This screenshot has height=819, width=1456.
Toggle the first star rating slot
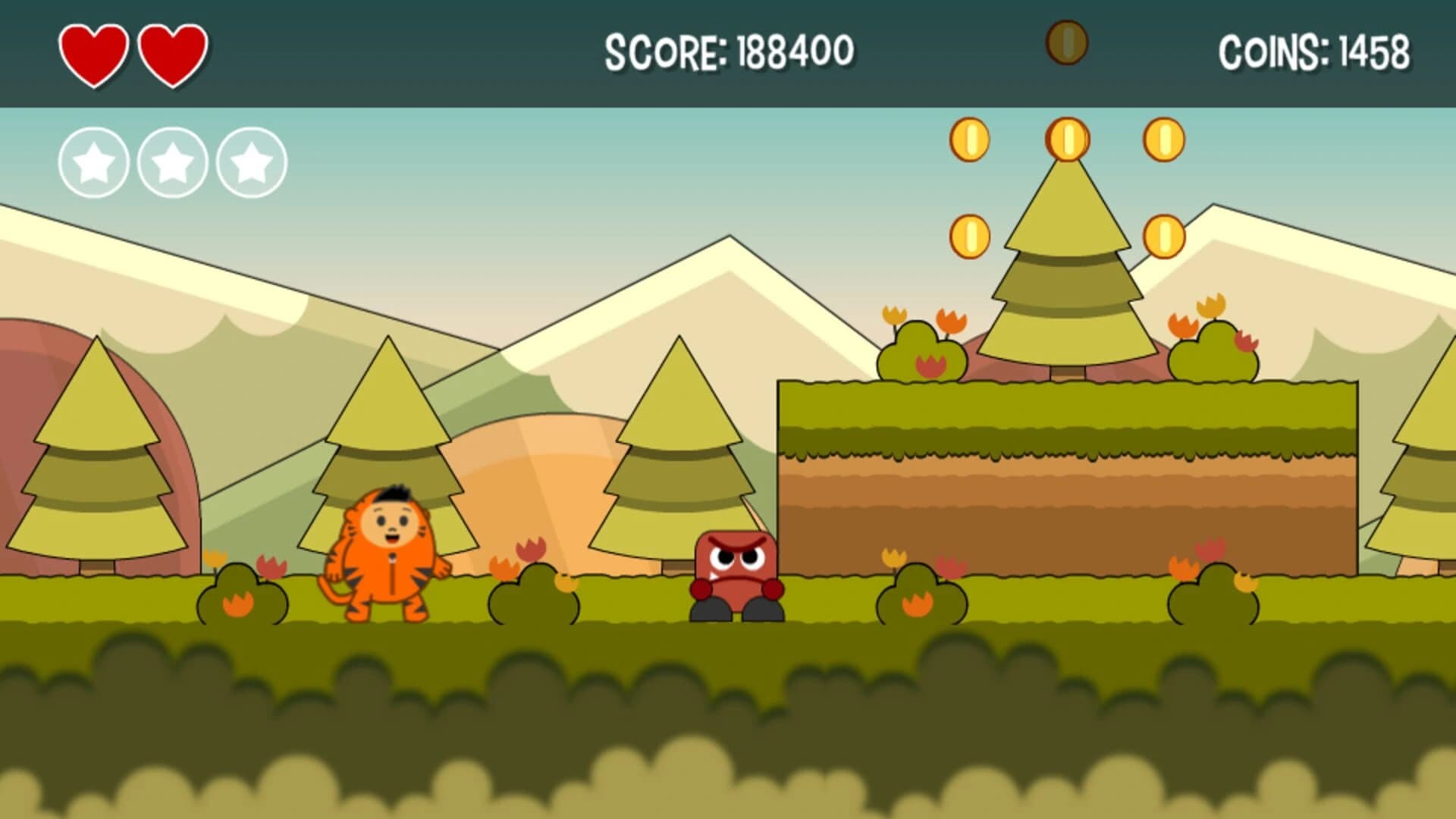95,161
